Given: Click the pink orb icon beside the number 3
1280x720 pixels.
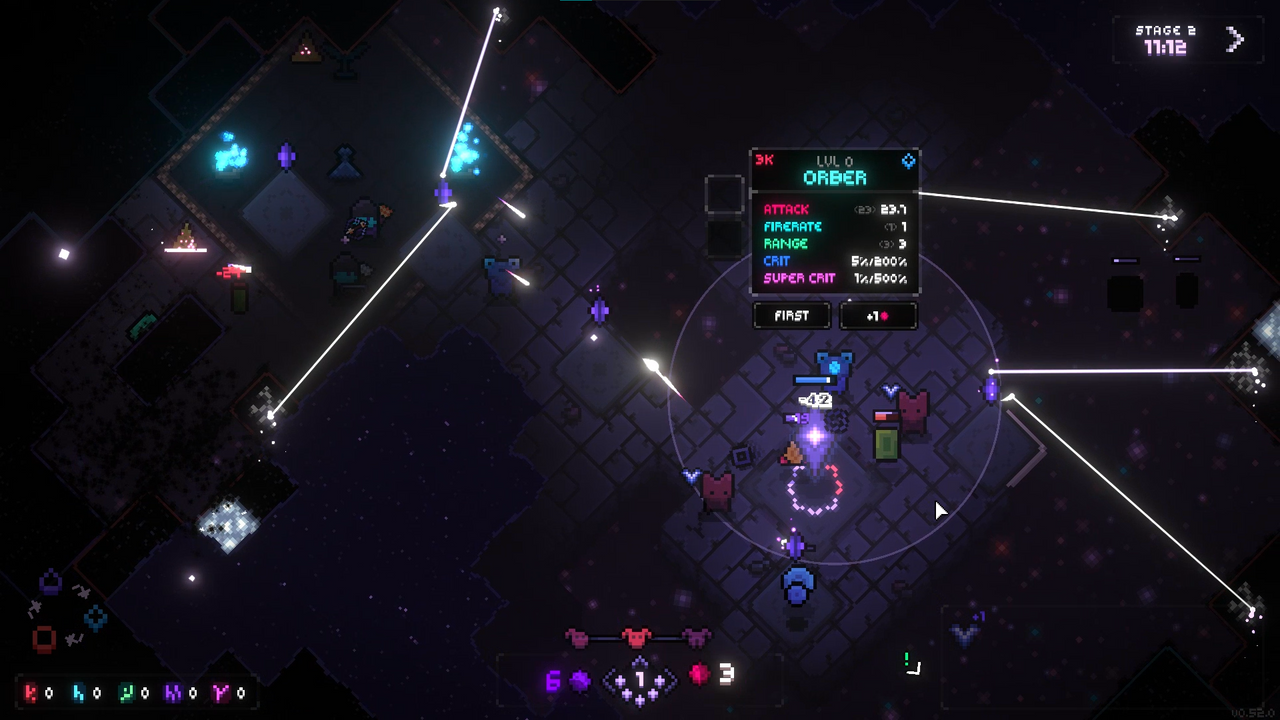Looking at the screenshot, I should [x=697, y=675].
